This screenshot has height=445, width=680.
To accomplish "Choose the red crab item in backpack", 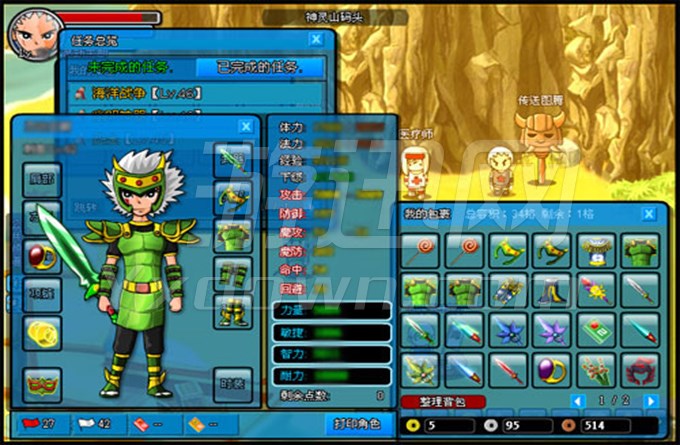I will coord(641,369).
